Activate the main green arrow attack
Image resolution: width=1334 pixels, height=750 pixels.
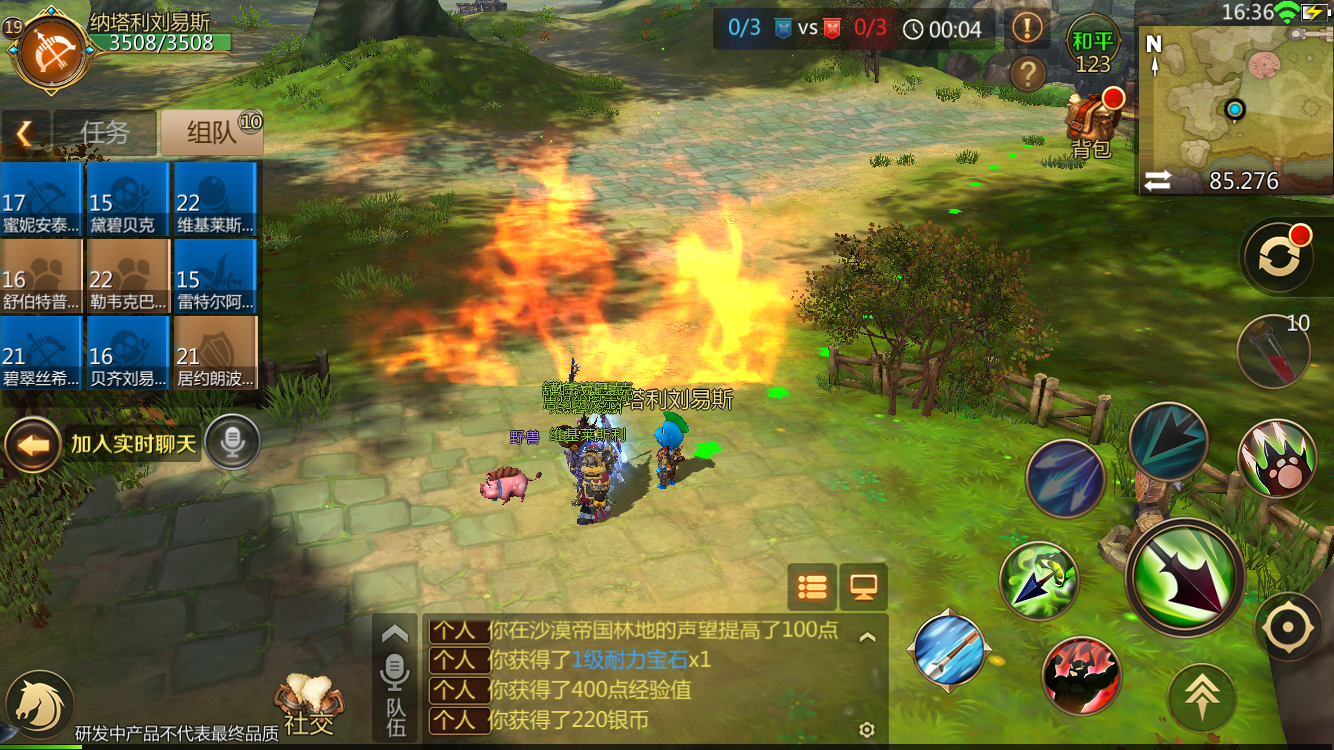[1185, 577]
